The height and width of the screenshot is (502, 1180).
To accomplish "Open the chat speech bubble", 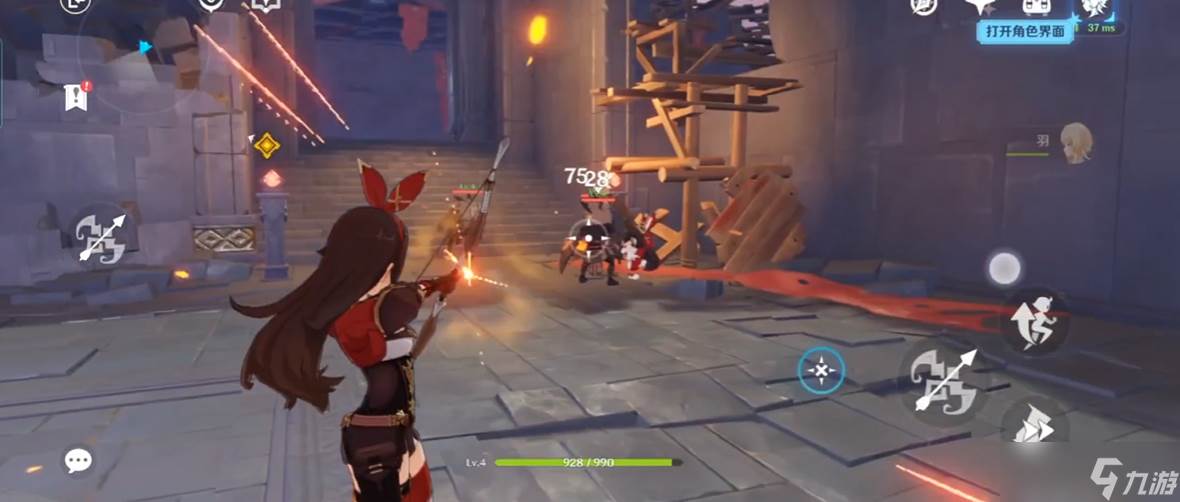I will (78, 460).
